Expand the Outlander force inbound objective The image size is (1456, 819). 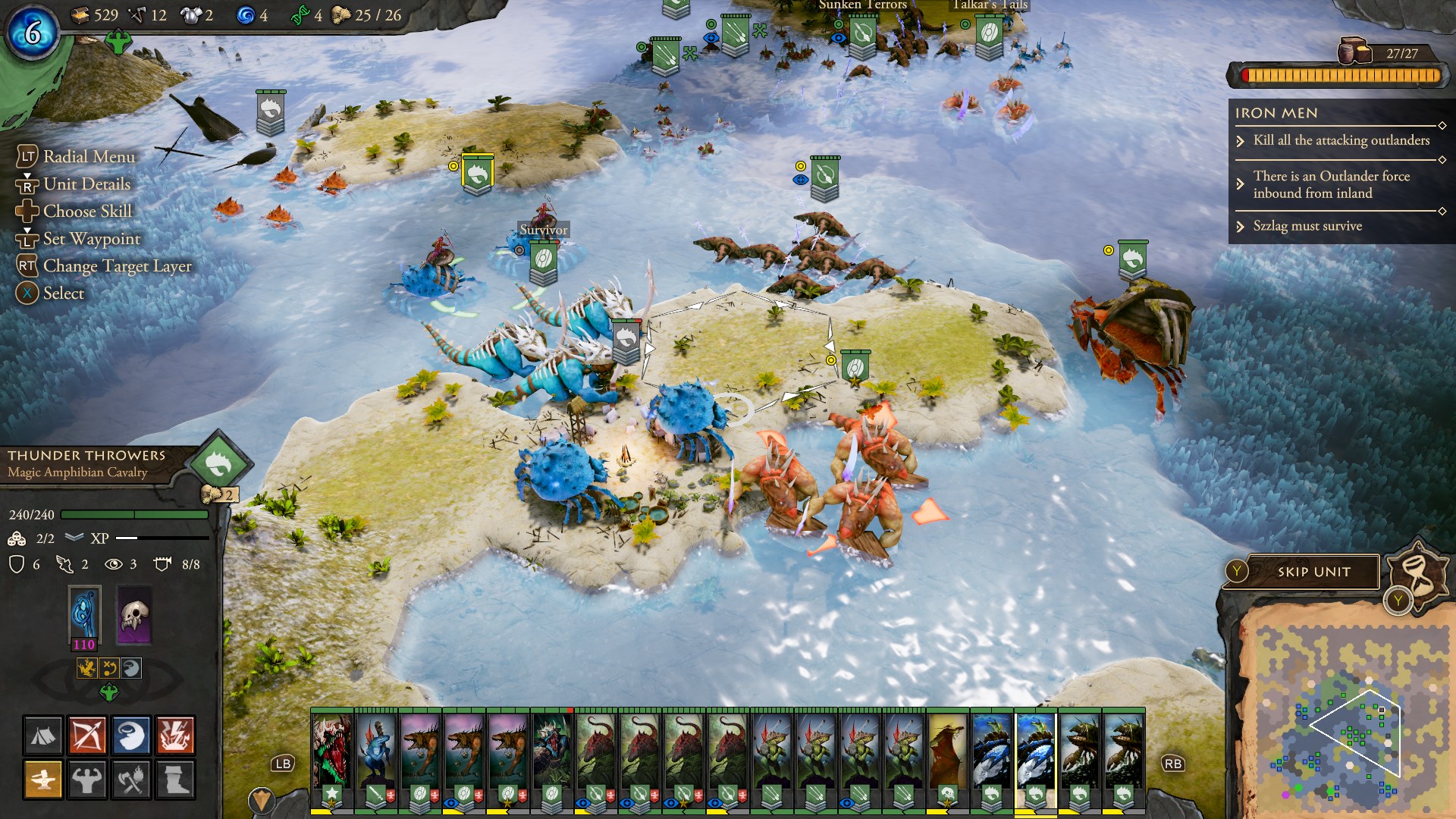[x=1330, y=184]
